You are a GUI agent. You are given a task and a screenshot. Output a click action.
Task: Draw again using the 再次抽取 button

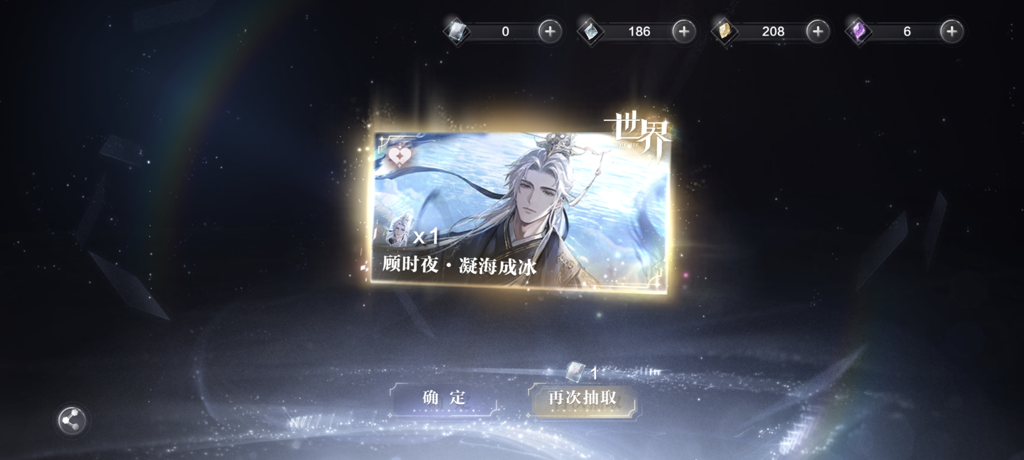click(x=582, y=399)
